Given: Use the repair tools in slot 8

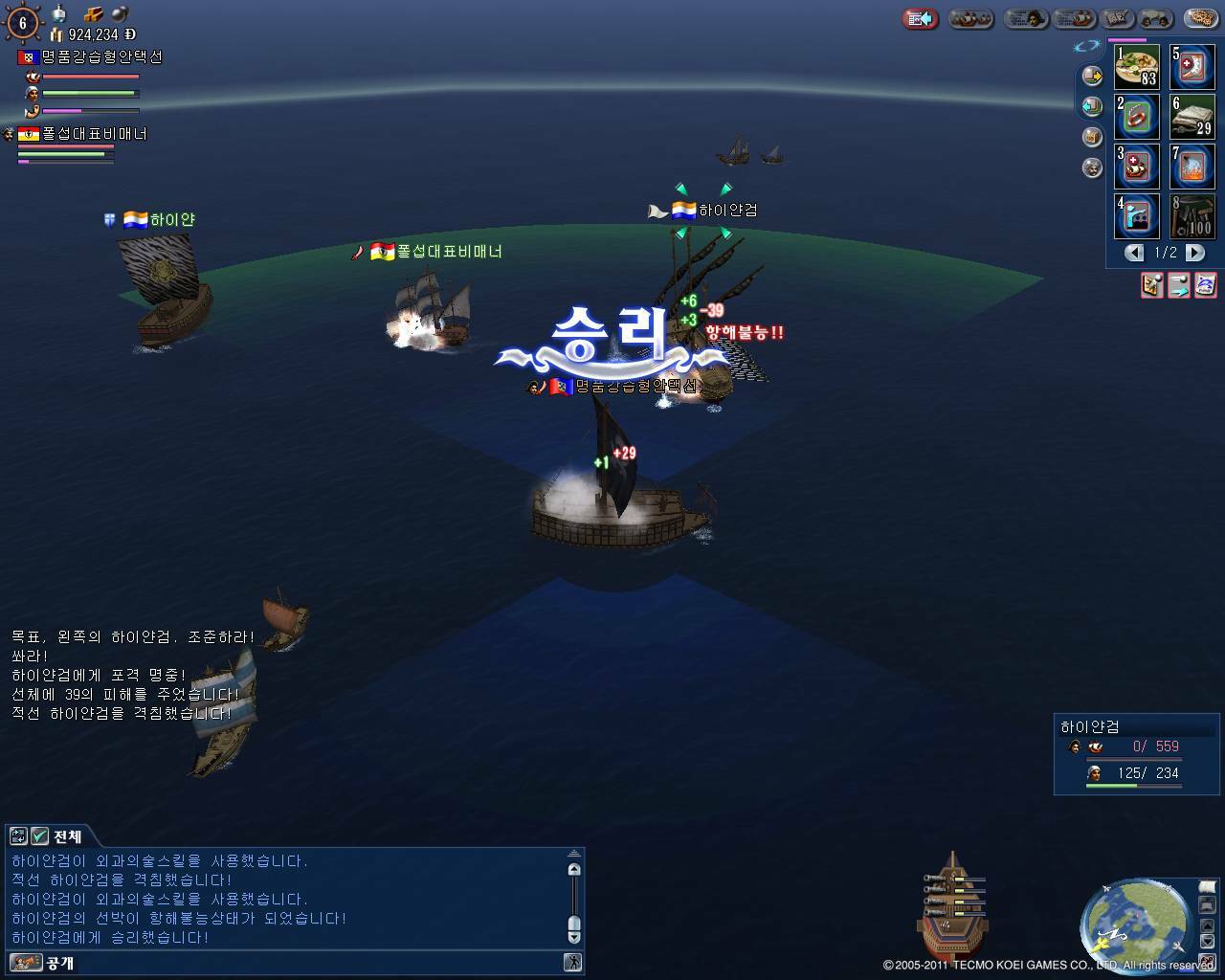Looking at the screenshot, I should tap(1192, 216).
